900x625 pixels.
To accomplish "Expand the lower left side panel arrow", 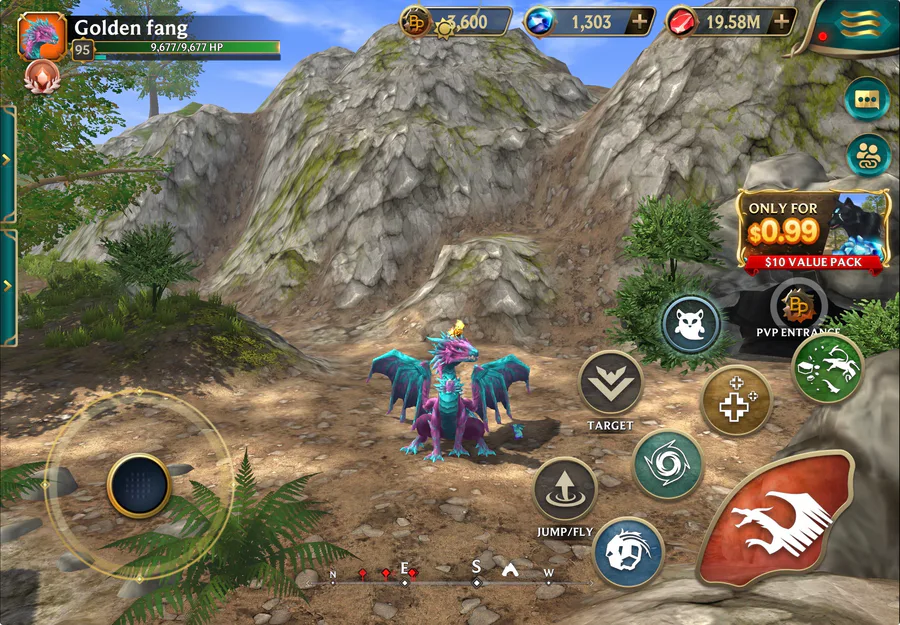I will click(x=8, y=286).
